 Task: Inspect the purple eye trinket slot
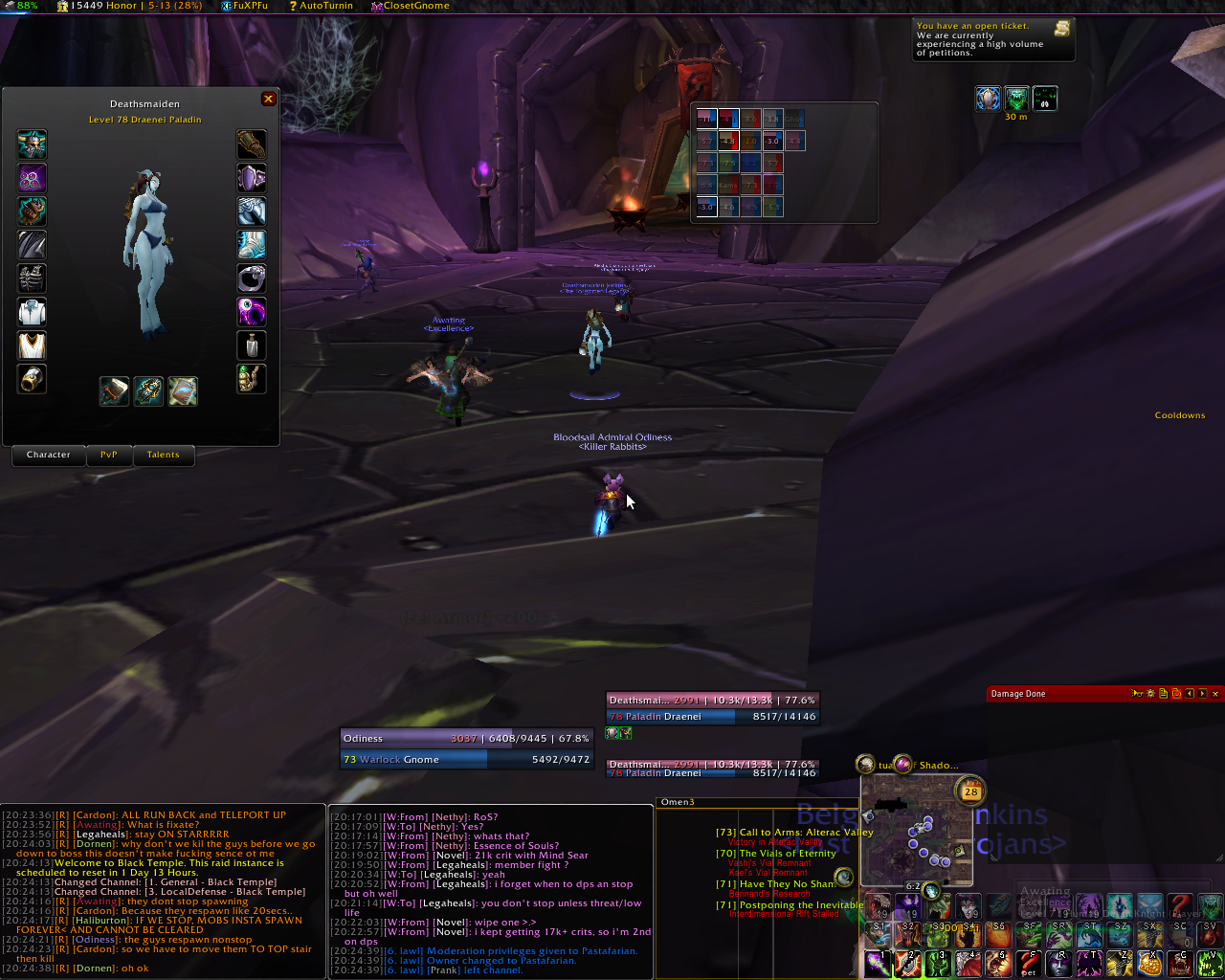pos(252,312)
